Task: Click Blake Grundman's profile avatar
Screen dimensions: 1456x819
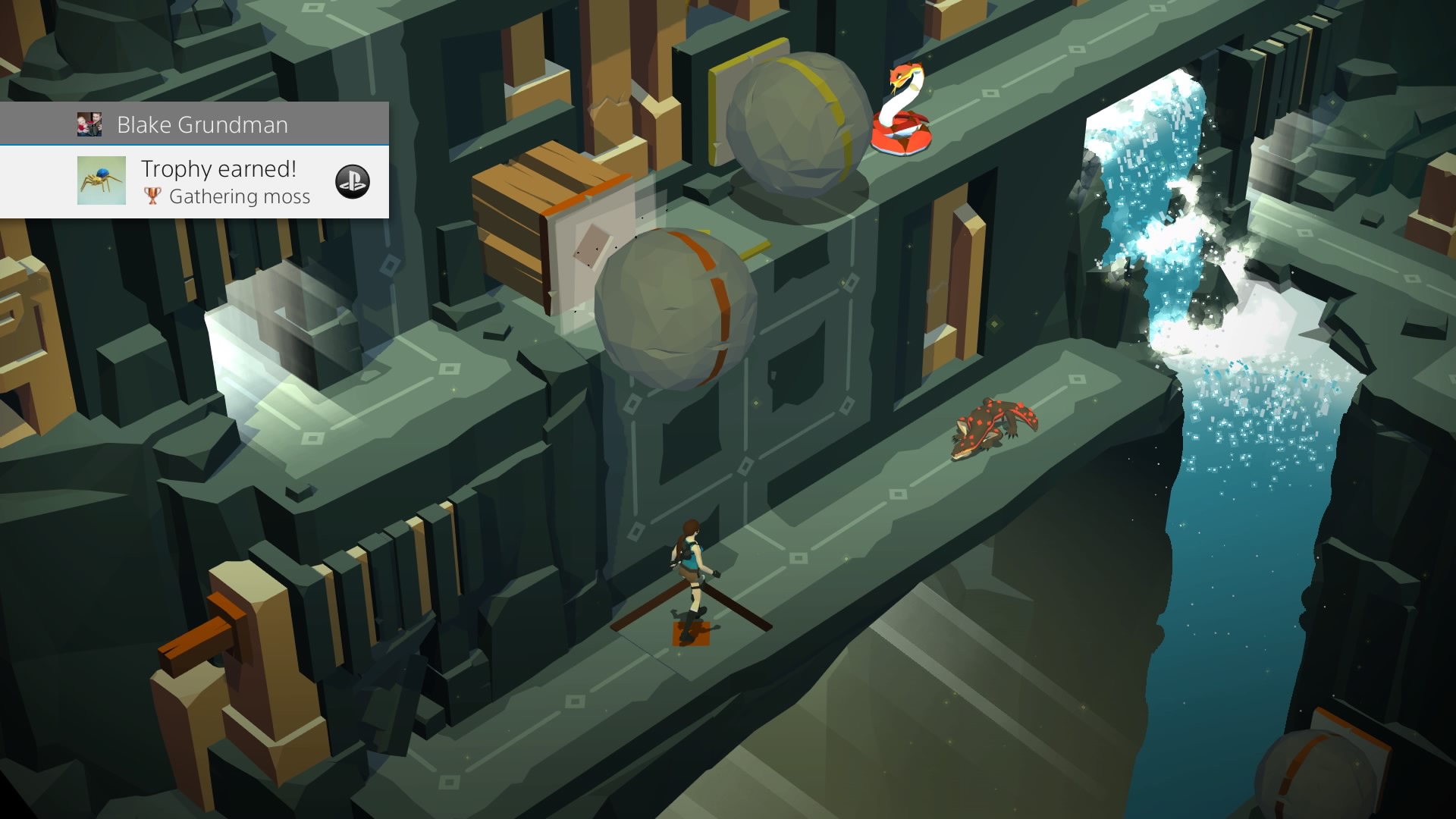Action: pos(91,124)
